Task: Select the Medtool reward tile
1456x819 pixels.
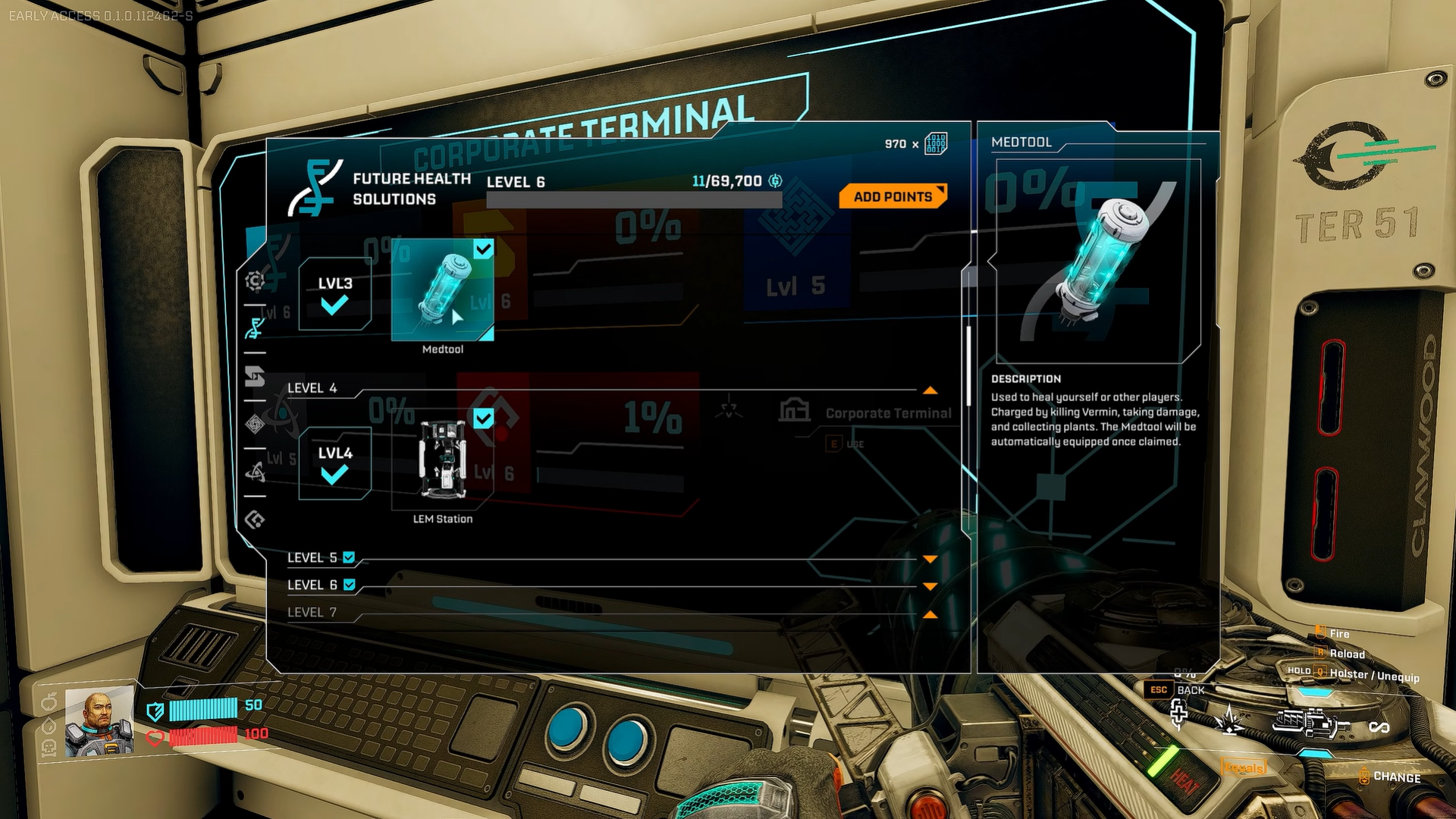Action: click(442, 290)
